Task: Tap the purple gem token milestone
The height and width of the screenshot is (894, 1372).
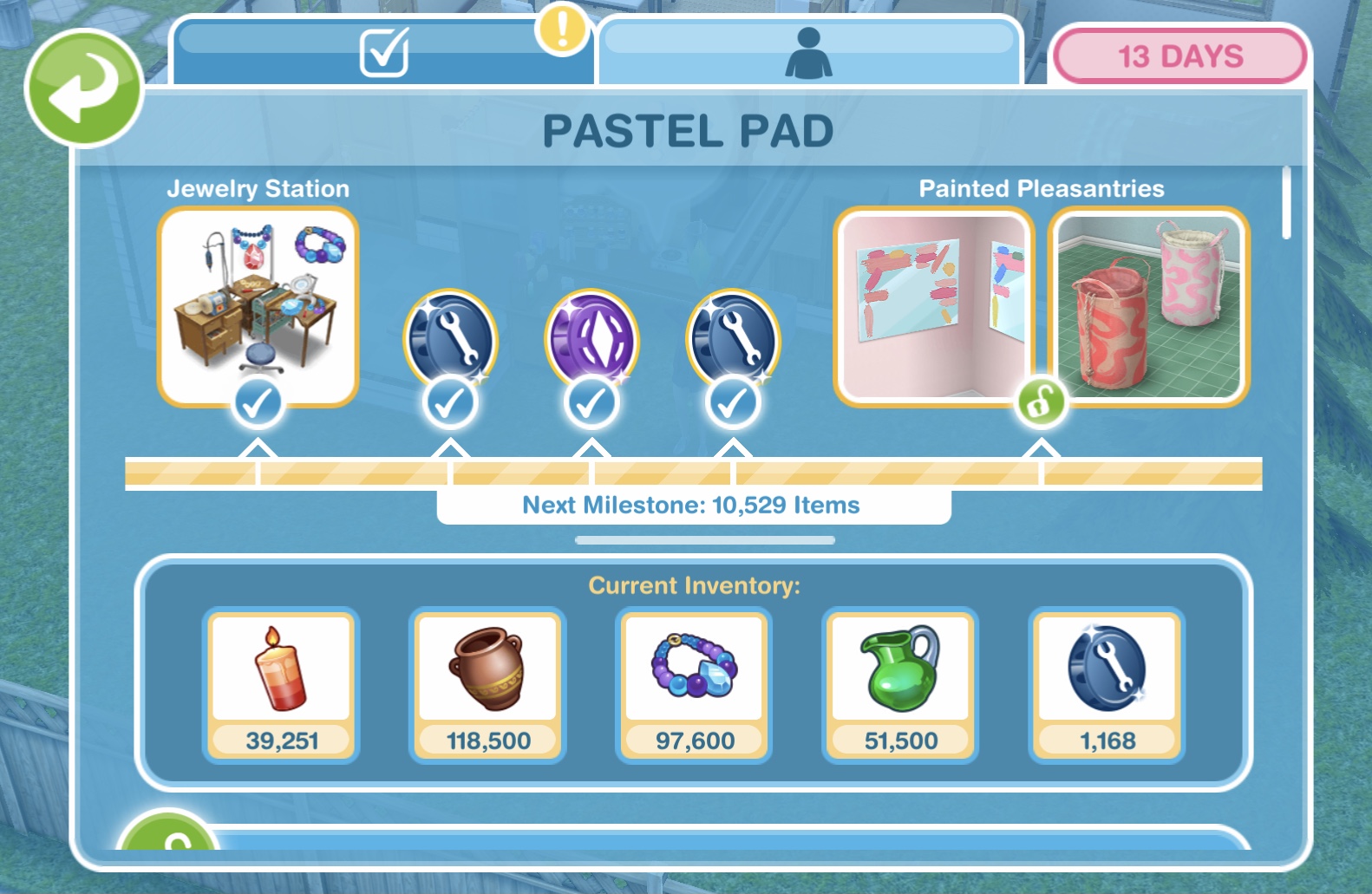Action: (591, 340)
